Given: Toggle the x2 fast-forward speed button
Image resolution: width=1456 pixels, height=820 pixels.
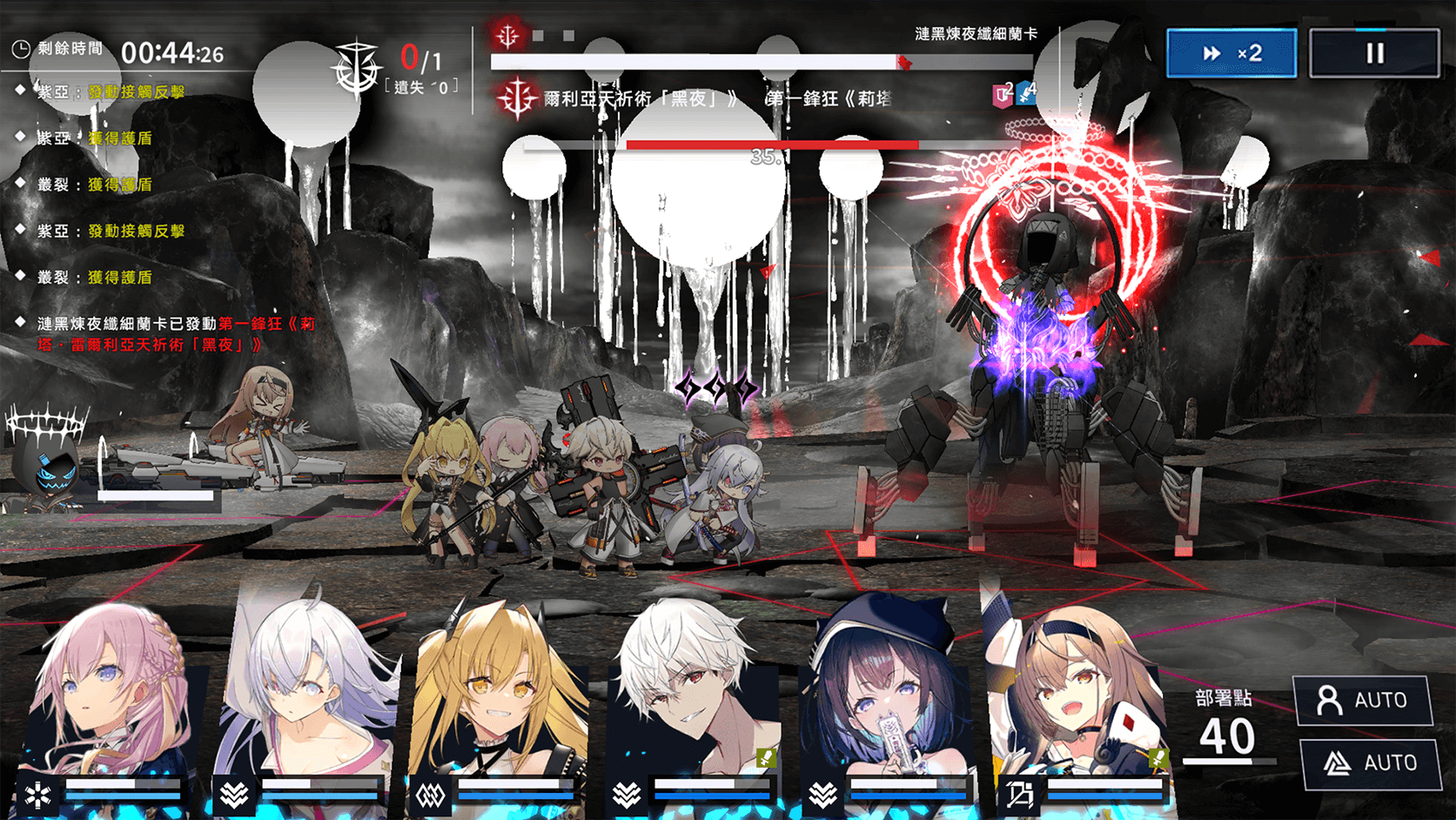Looking at the screenshot, I should pos(1231,53).
